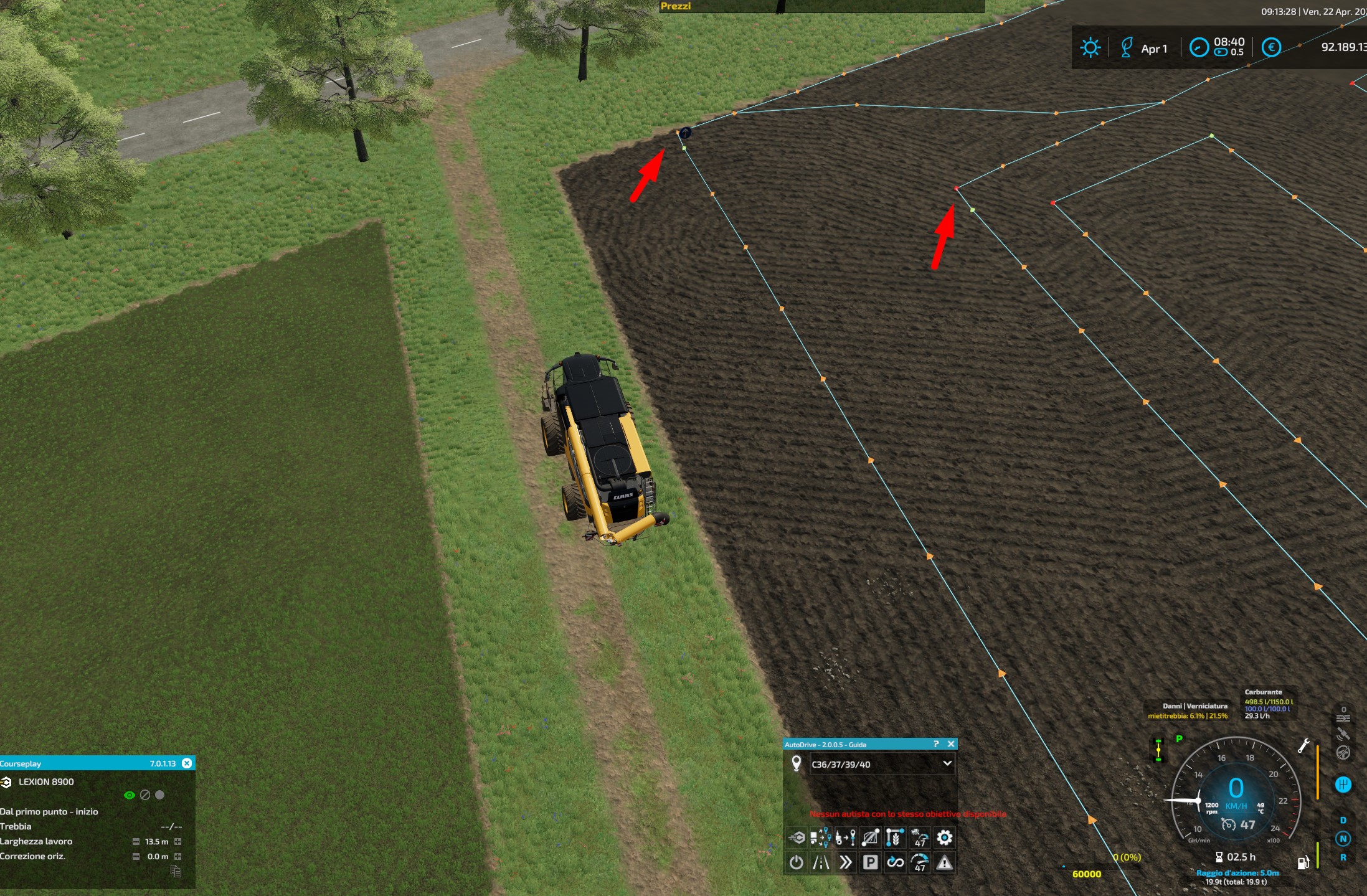
Task: Toggle the AutoDrive power icon
Action: coord(797,862)
